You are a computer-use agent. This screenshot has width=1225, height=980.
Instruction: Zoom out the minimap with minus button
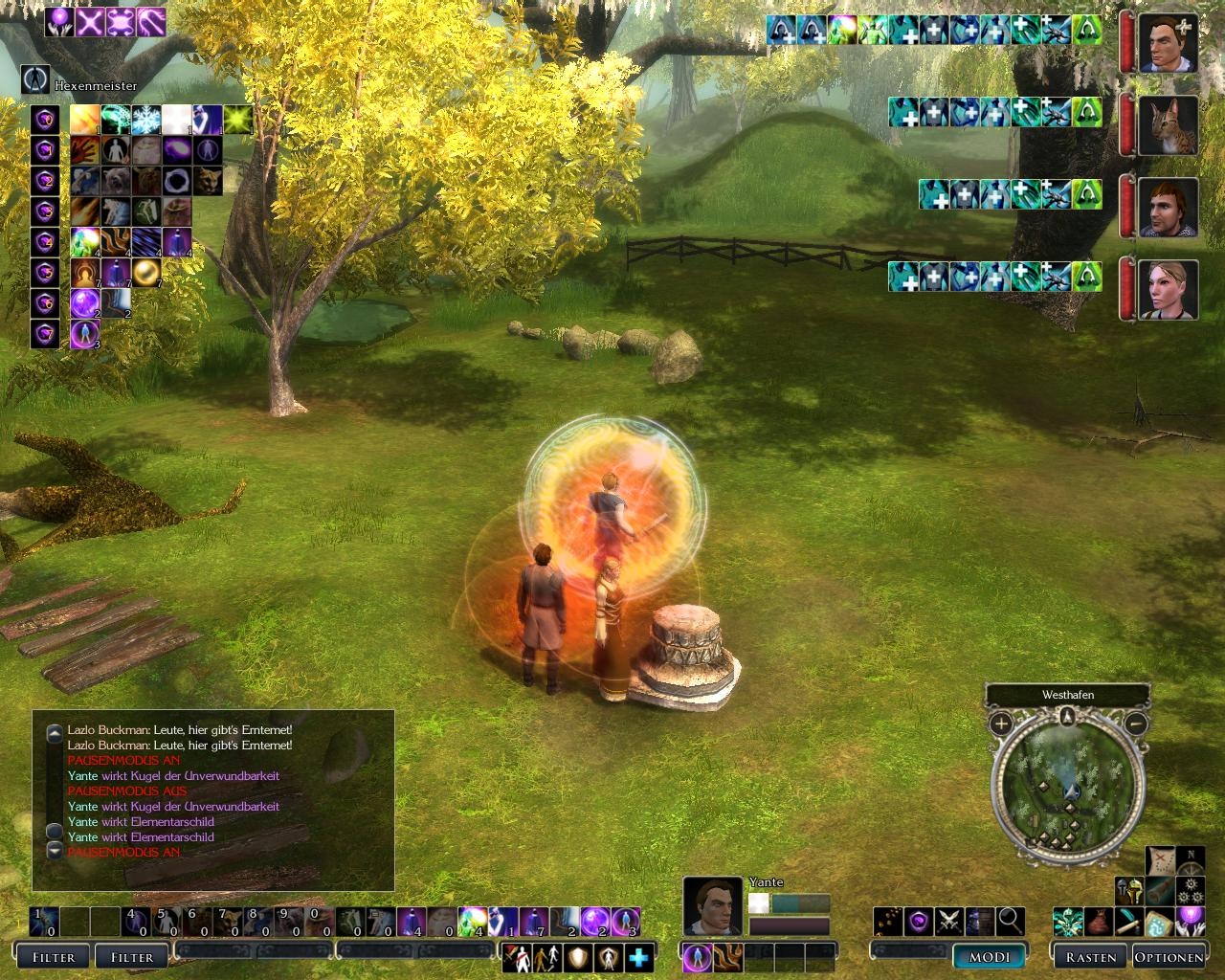point(1135,724)
